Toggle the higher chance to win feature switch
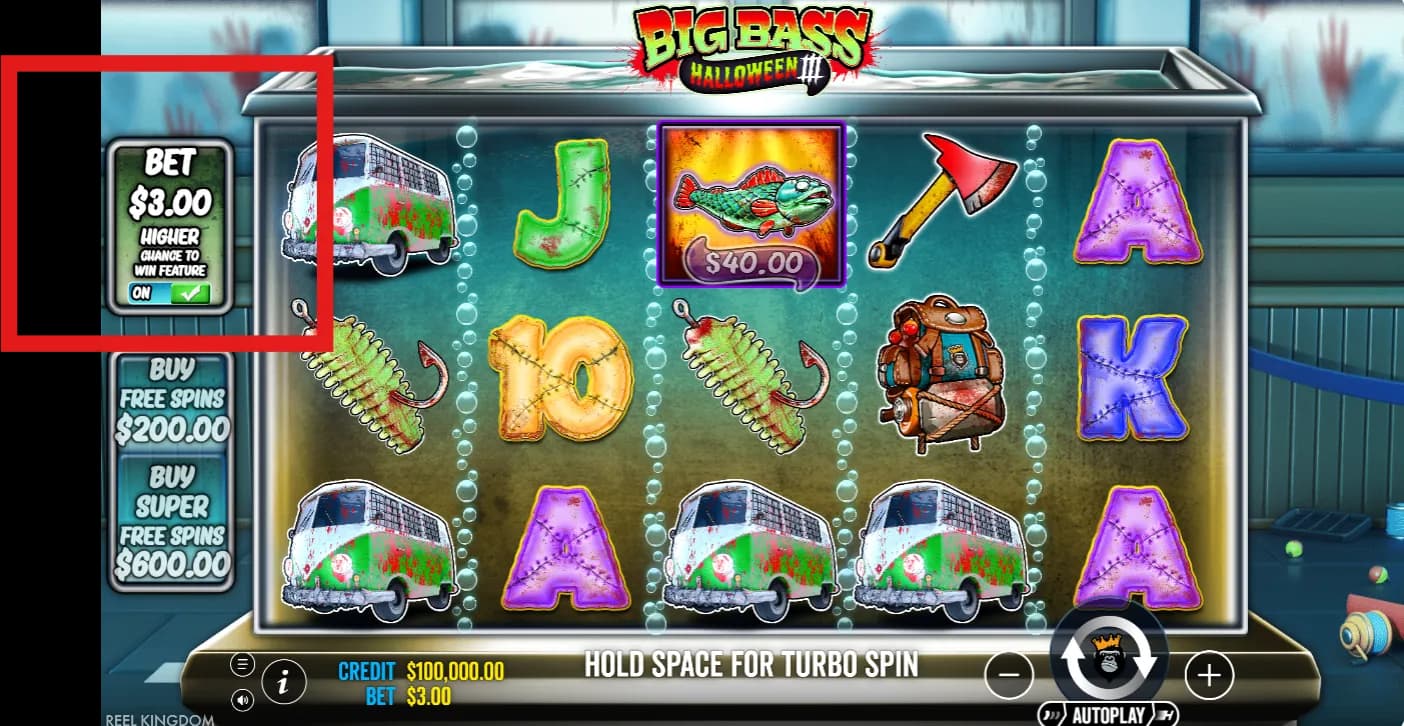This screenshot has height=726, width=1404. (170, 293)
